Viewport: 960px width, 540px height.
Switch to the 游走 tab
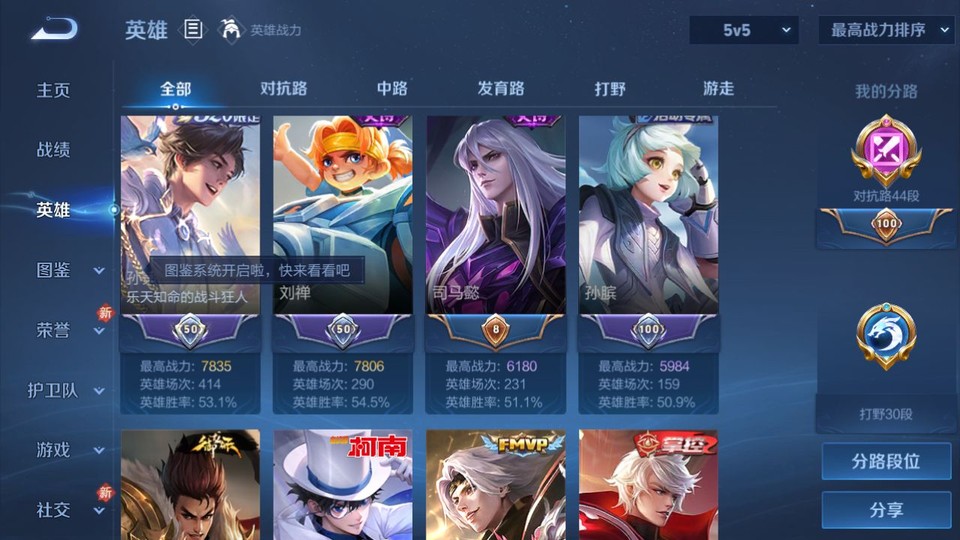pos(718,89)
